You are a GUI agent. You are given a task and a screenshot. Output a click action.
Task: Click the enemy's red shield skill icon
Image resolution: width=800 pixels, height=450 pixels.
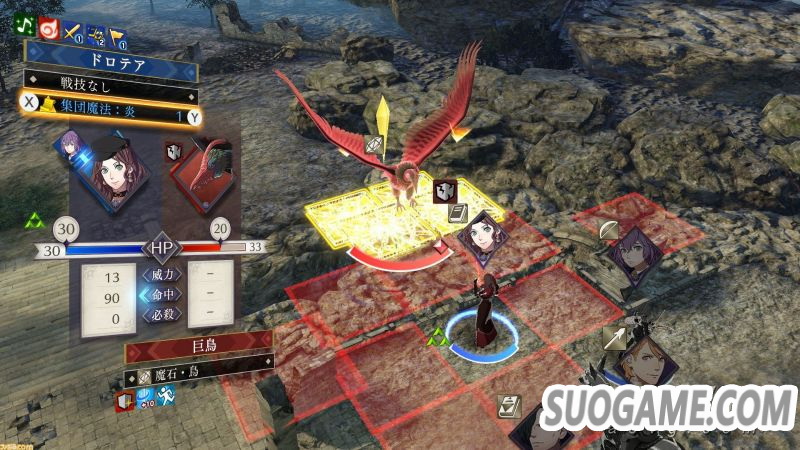[x=125, y=402]
